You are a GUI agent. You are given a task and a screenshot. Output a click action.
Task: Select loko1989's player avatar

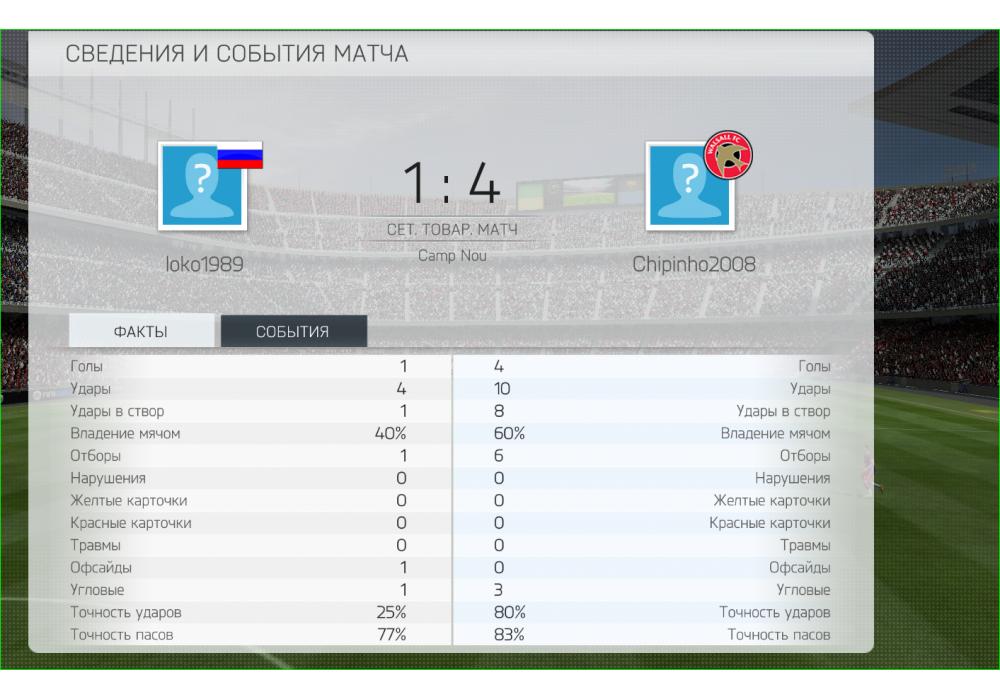pos(202,187)
